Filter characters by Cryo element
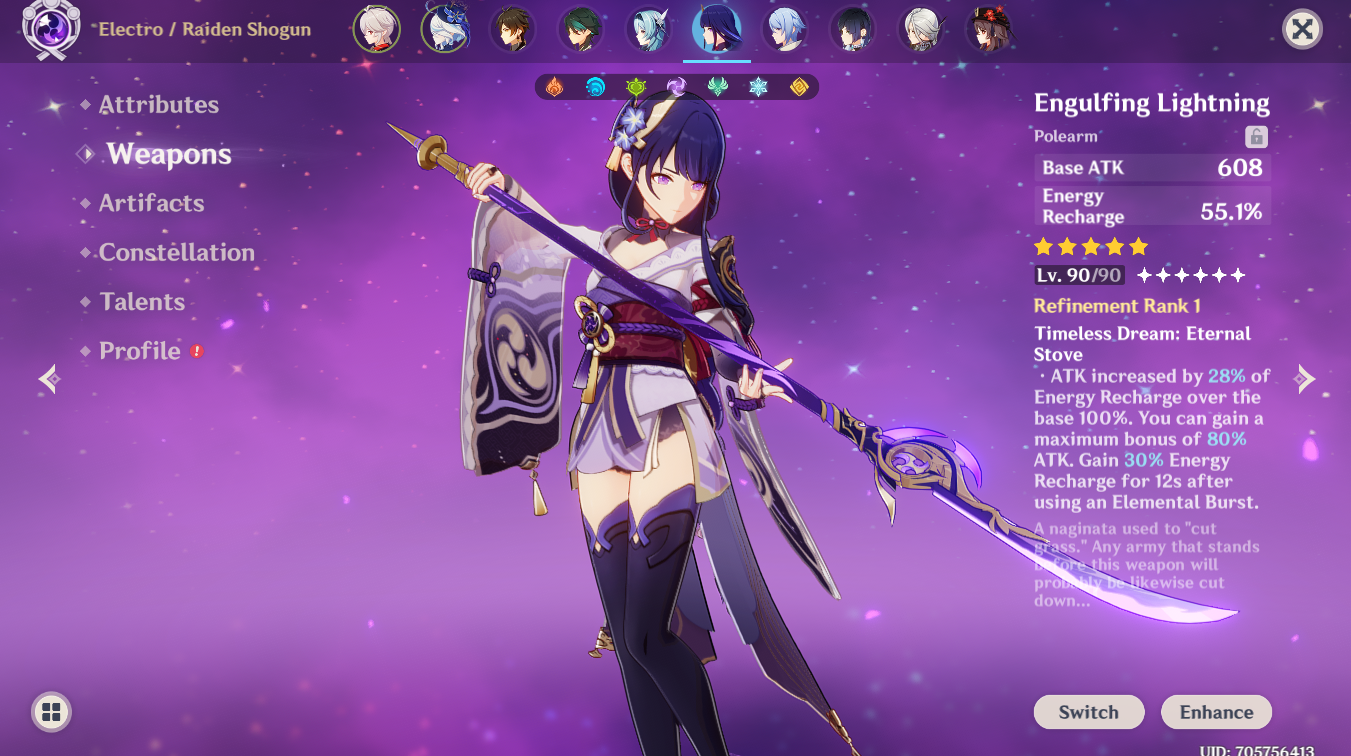The width and height of the screenshot is (1351, 756). pos(758,87)
